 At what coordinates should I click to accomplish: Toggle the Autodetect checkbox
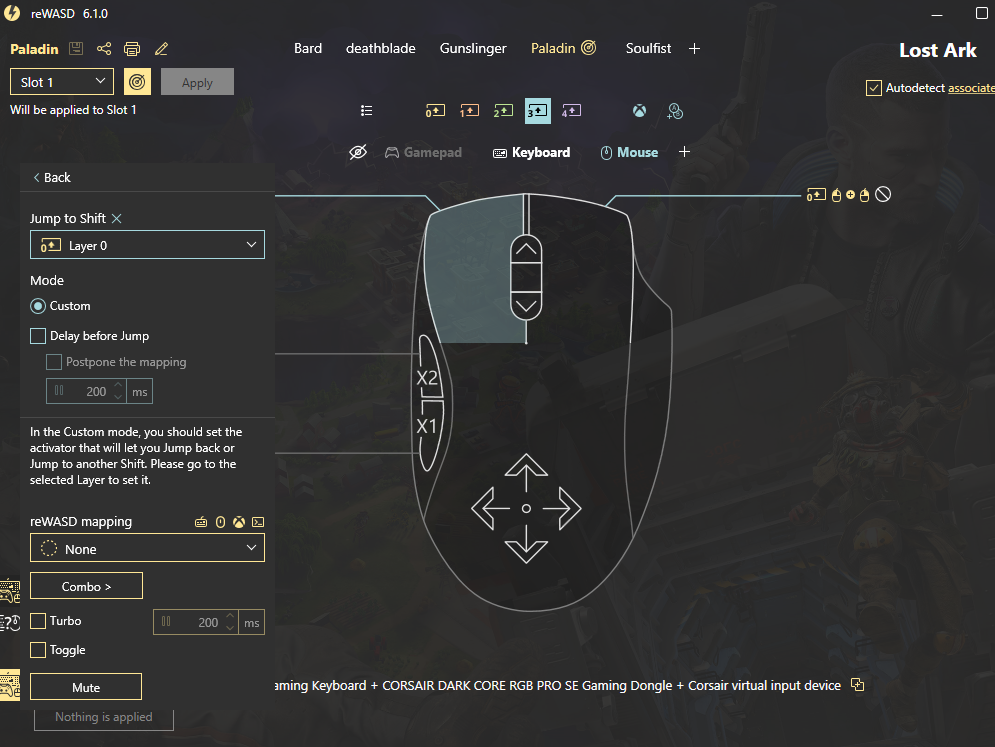click(874, 88)
